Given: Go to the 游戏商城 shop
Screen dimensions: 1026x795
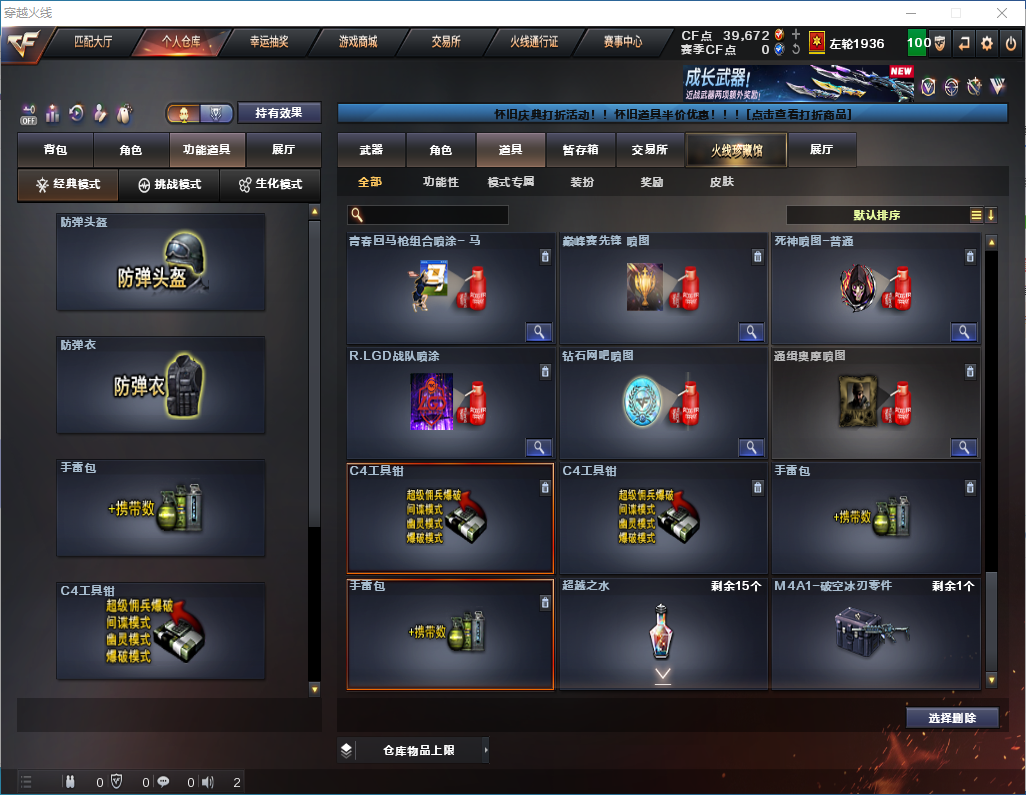Looking at the screenshot, I should click(358, 42).
